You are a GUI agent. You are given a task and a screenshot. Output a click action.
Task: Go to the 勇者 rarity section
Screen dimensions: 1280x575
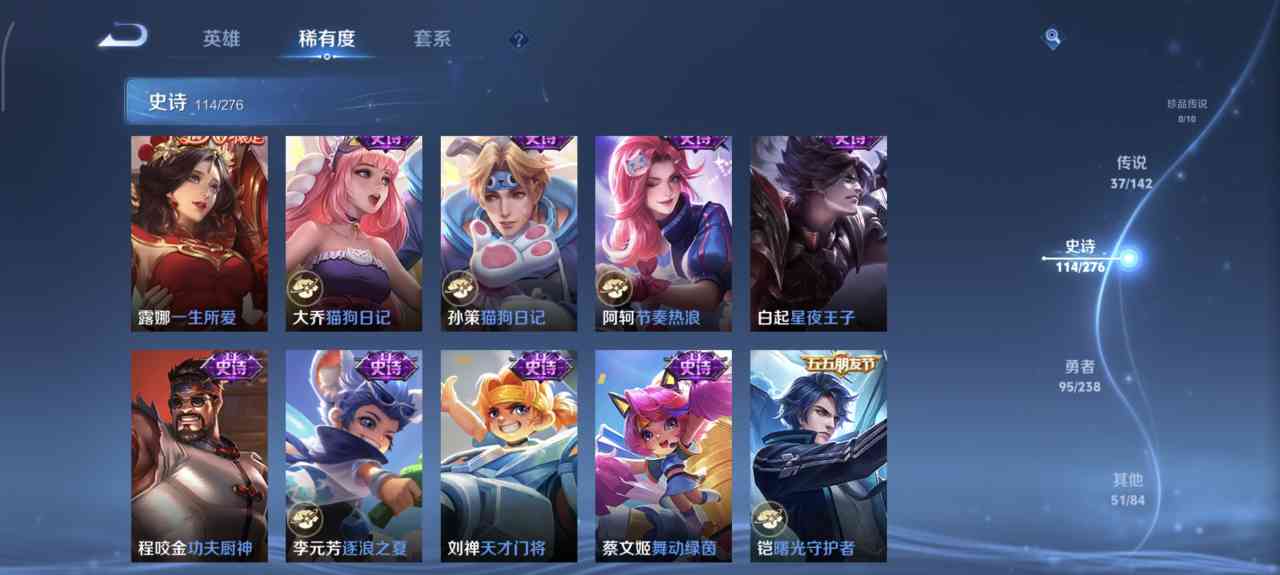[1080, 375]
